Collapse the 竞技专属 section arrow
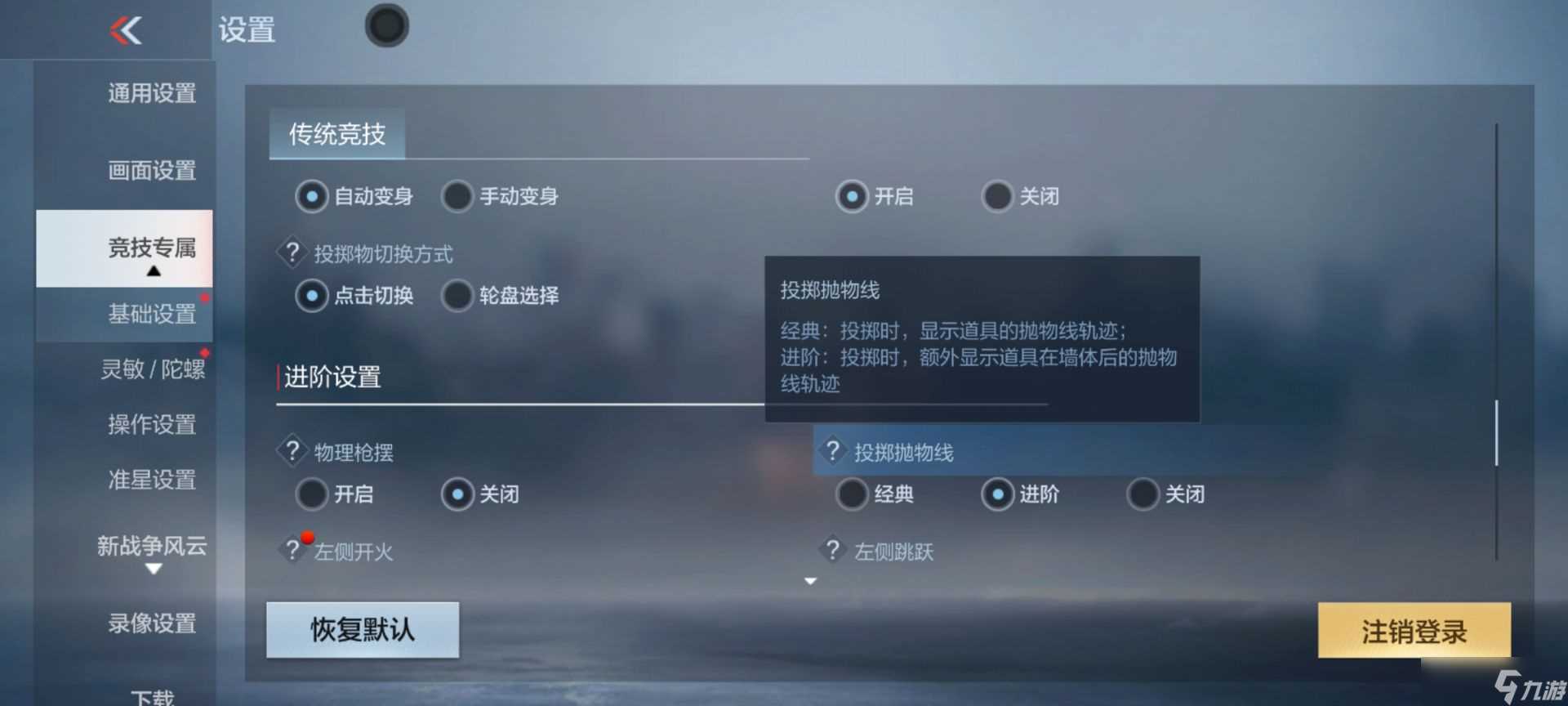The width and height of the screenshot is (1568, 706). point(154,270)
